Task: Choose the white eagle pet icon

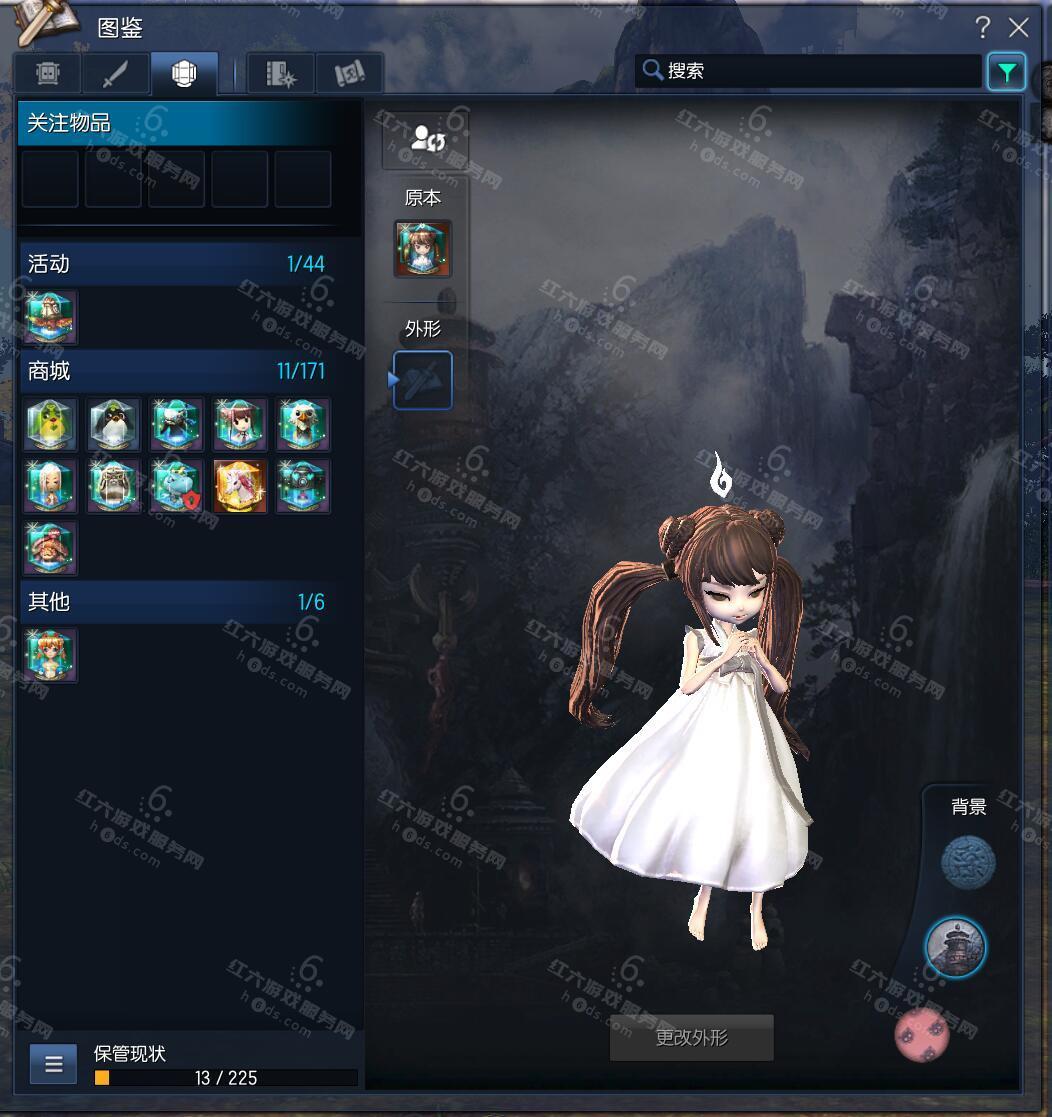Action: coord(303,424)
